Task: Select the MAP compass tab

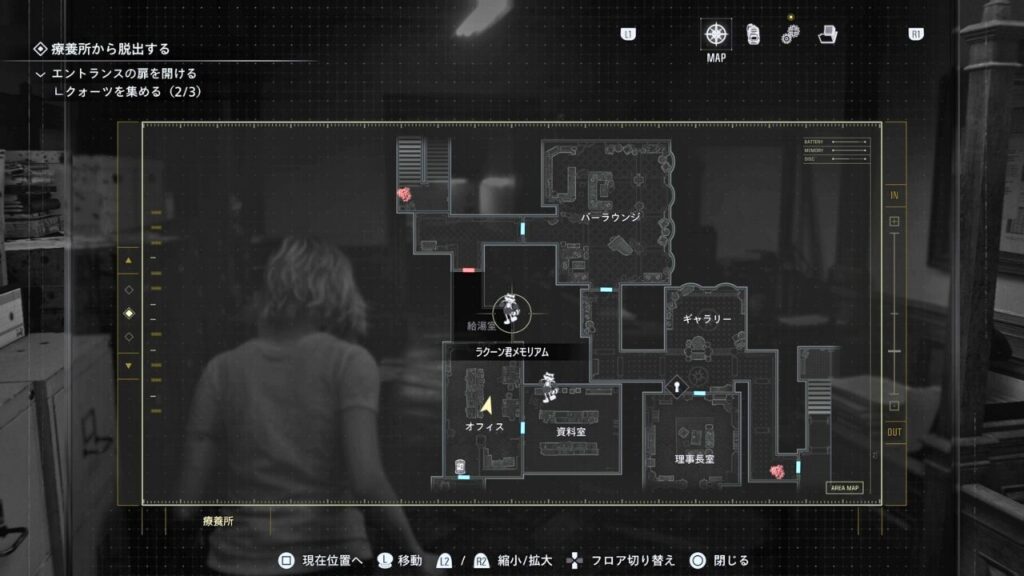Action: tap(716, 33)
